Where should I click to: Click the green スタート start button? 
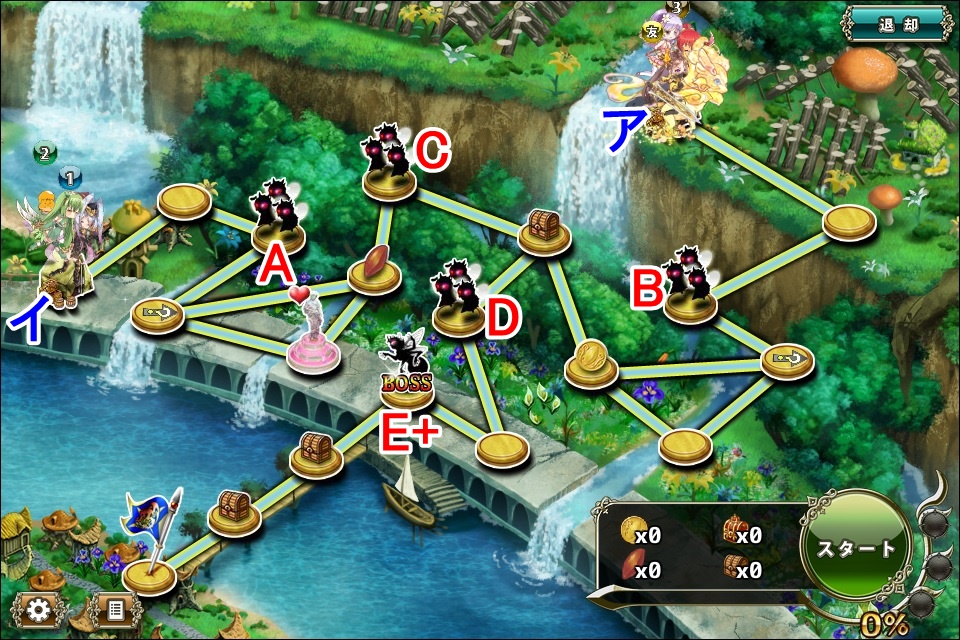coord(854,548)
